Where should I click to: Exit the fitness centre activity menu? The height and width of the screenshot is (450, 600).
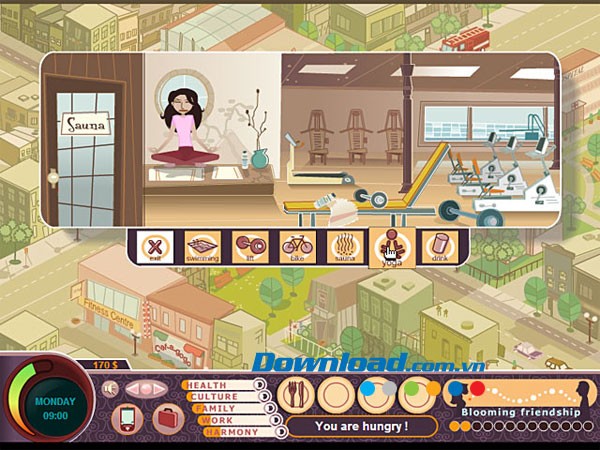tap(154, 246)
